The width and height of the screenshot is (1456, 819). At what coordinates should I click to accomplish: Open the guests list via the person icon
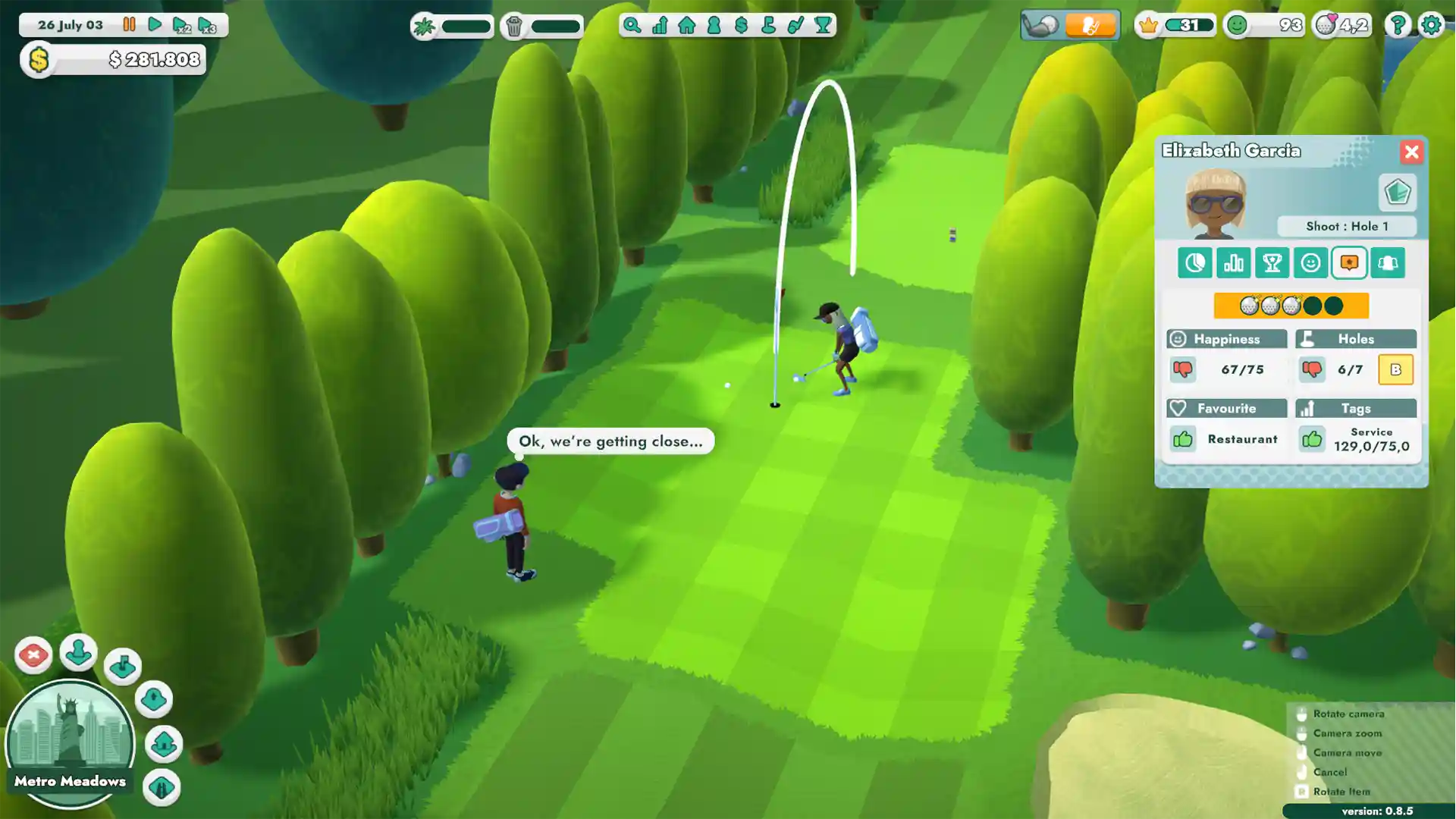713,26
